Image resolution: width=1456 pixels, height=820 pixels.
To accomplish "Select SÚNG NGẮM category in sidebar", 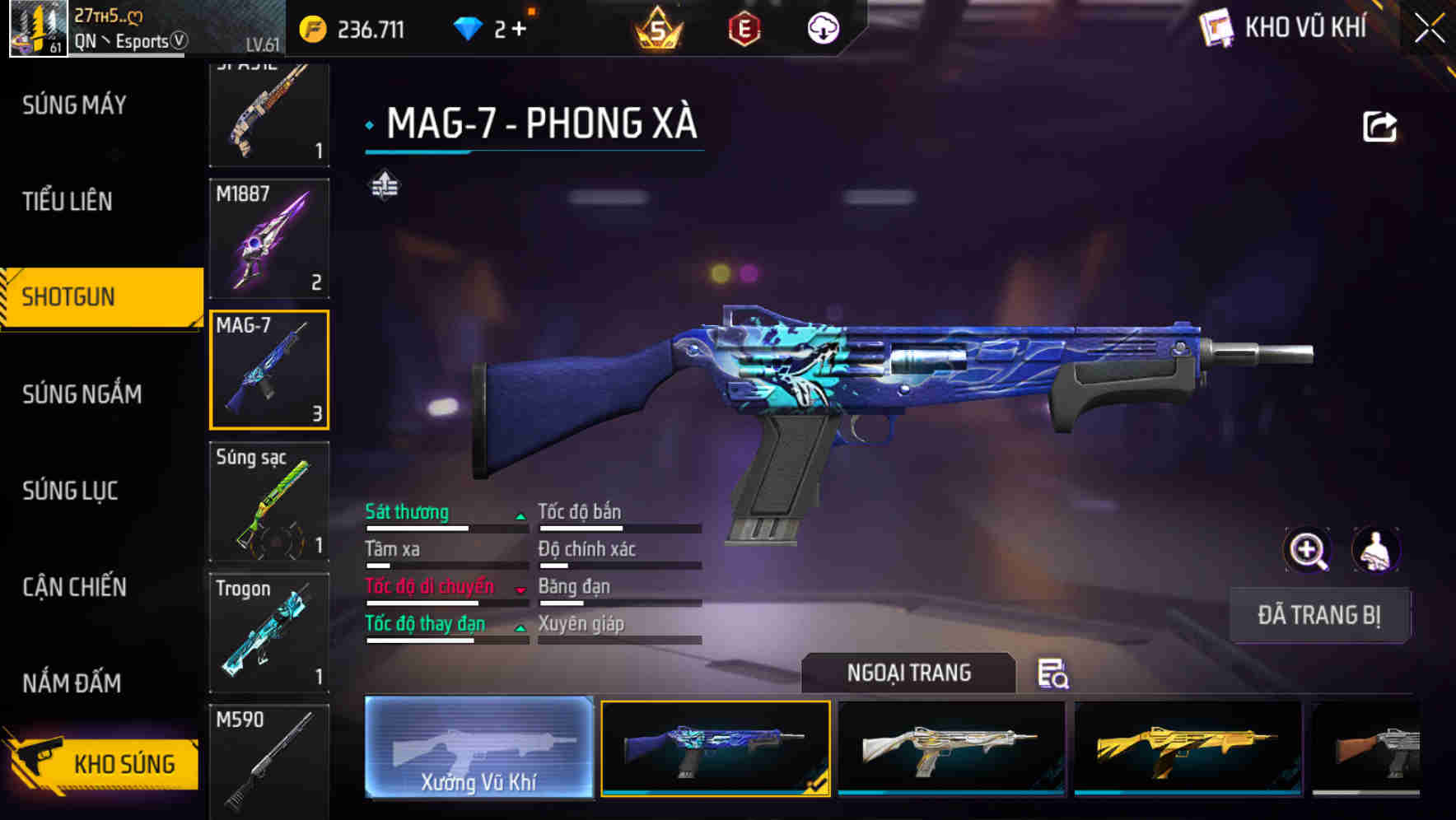I will [82, 395].
